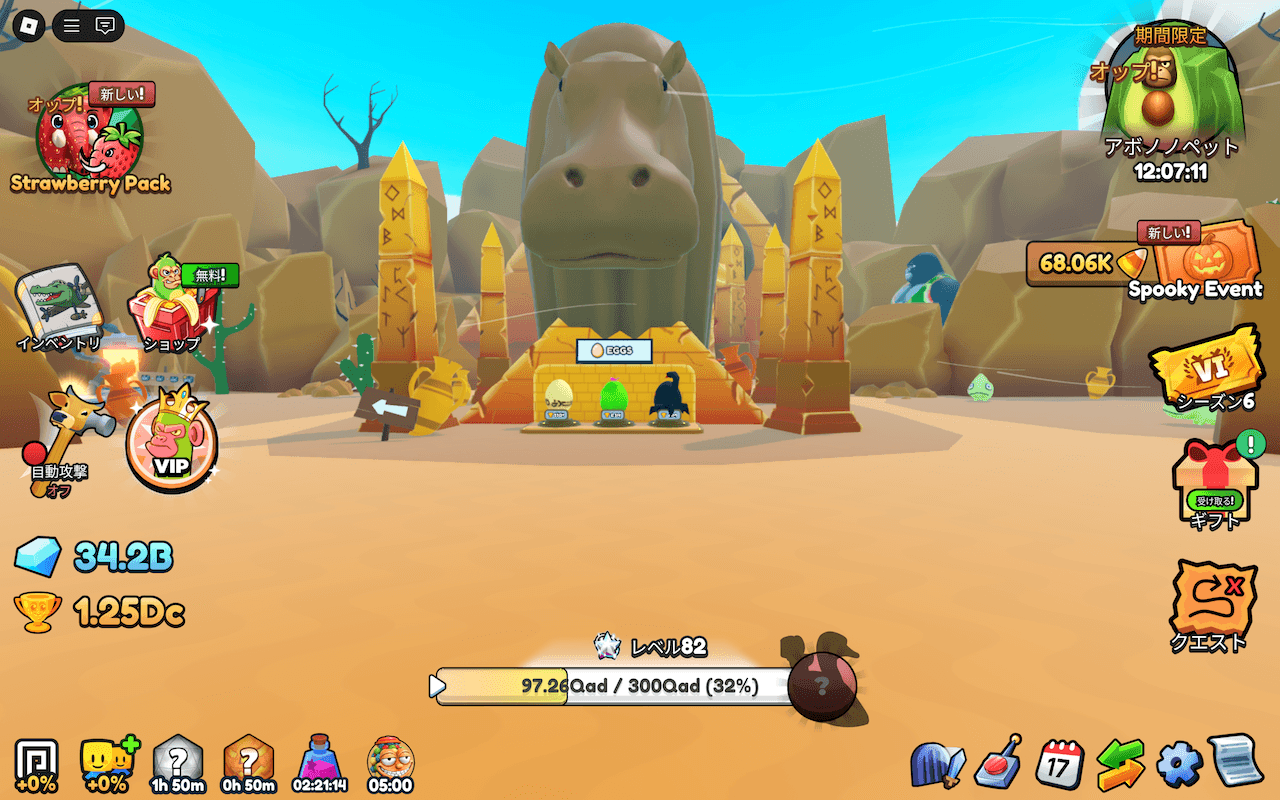Click the purple potion boost timer

(320, 764)
